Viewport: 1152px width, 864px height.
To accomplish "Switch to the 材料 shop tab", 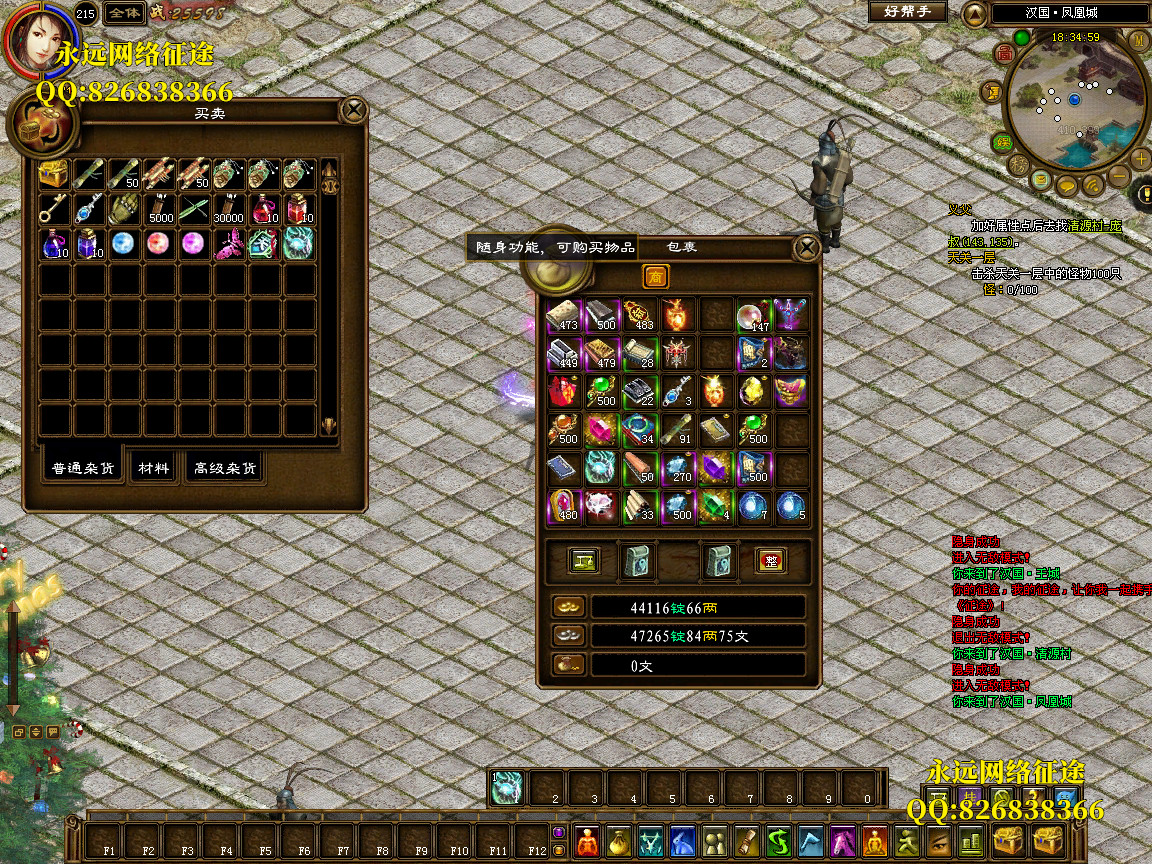I will 154,468.
